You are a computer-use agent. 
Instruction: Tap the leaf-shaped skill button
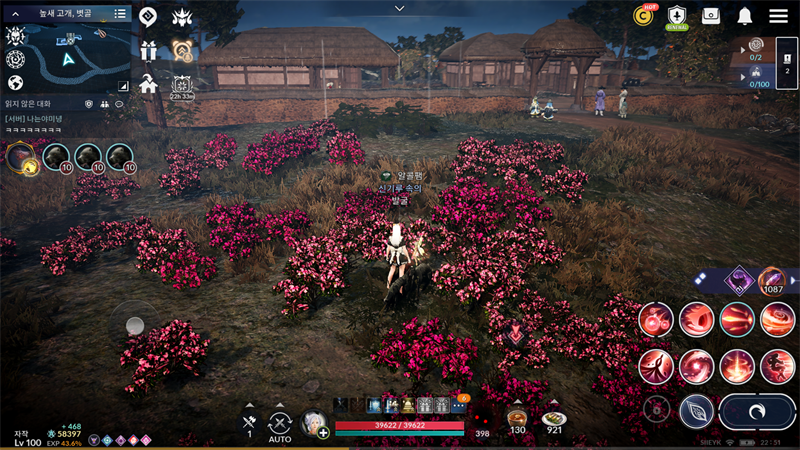click(696, 411)
